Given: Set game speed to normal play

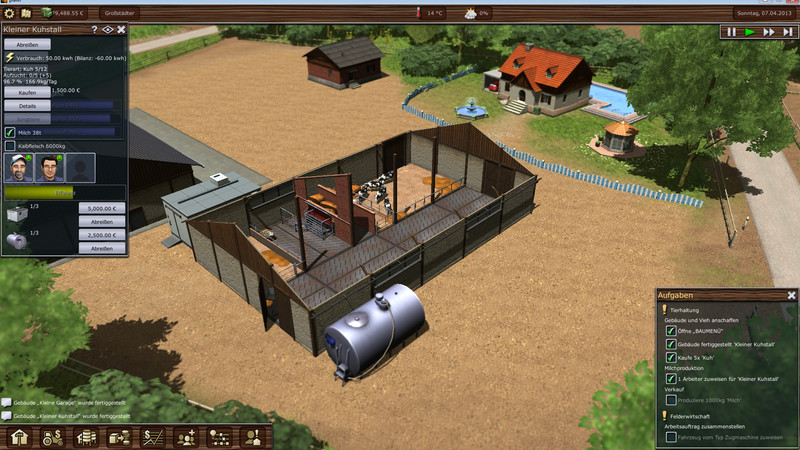Looking at the screenshot, I should (x=749, y=32).
